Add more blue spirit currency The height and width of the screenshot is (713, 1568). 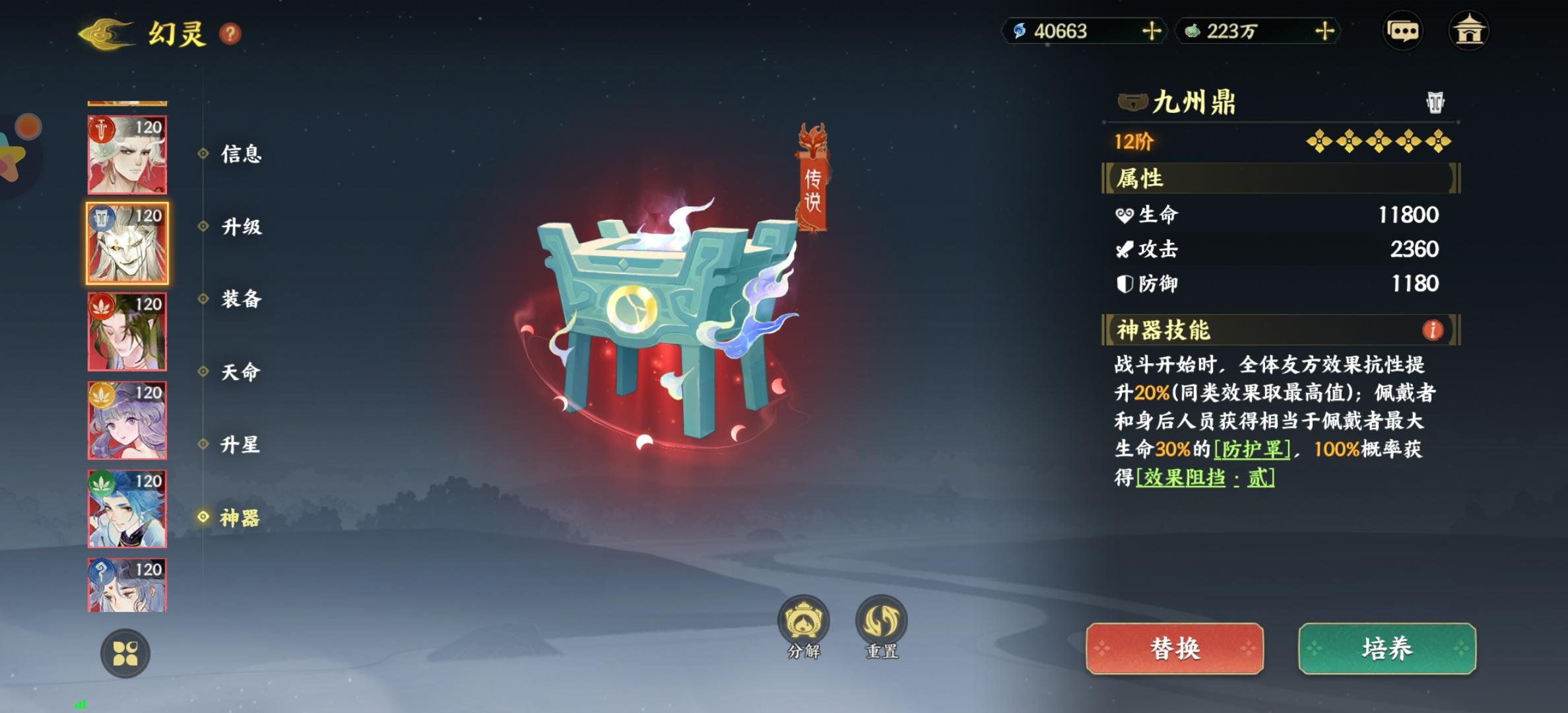coord(1152,31)
